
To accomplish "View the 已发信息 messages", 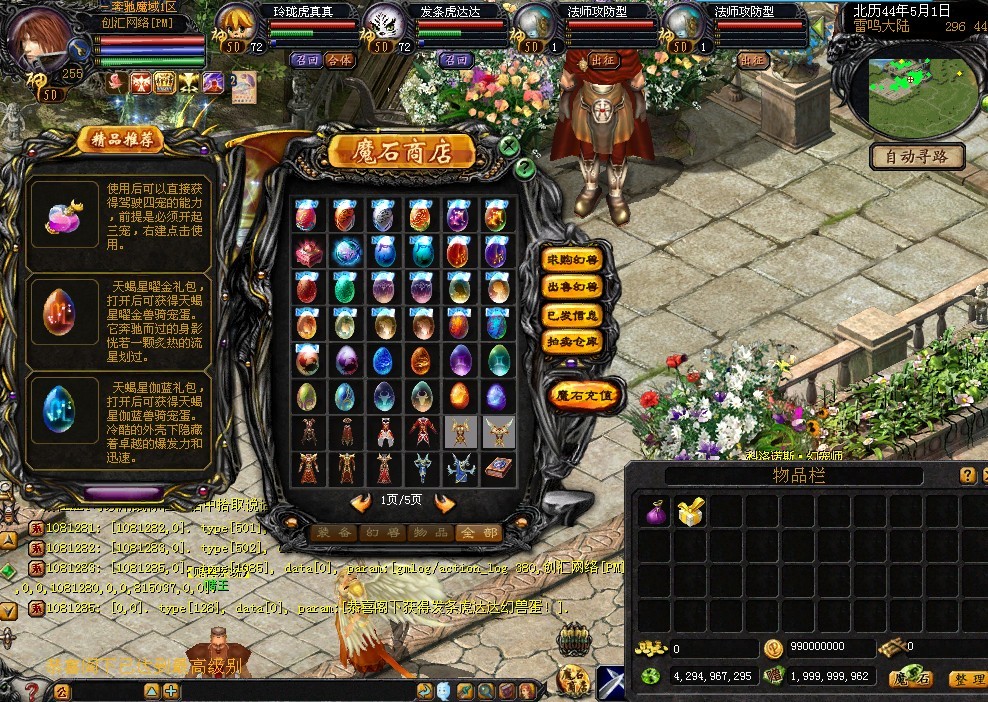I will coord(573,314).
